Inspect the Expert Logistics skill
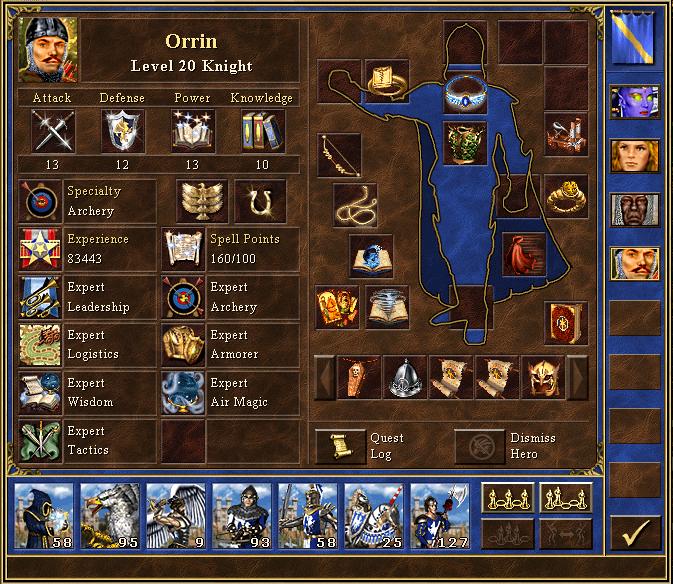673x584 pixels. [x=40, y=345]
